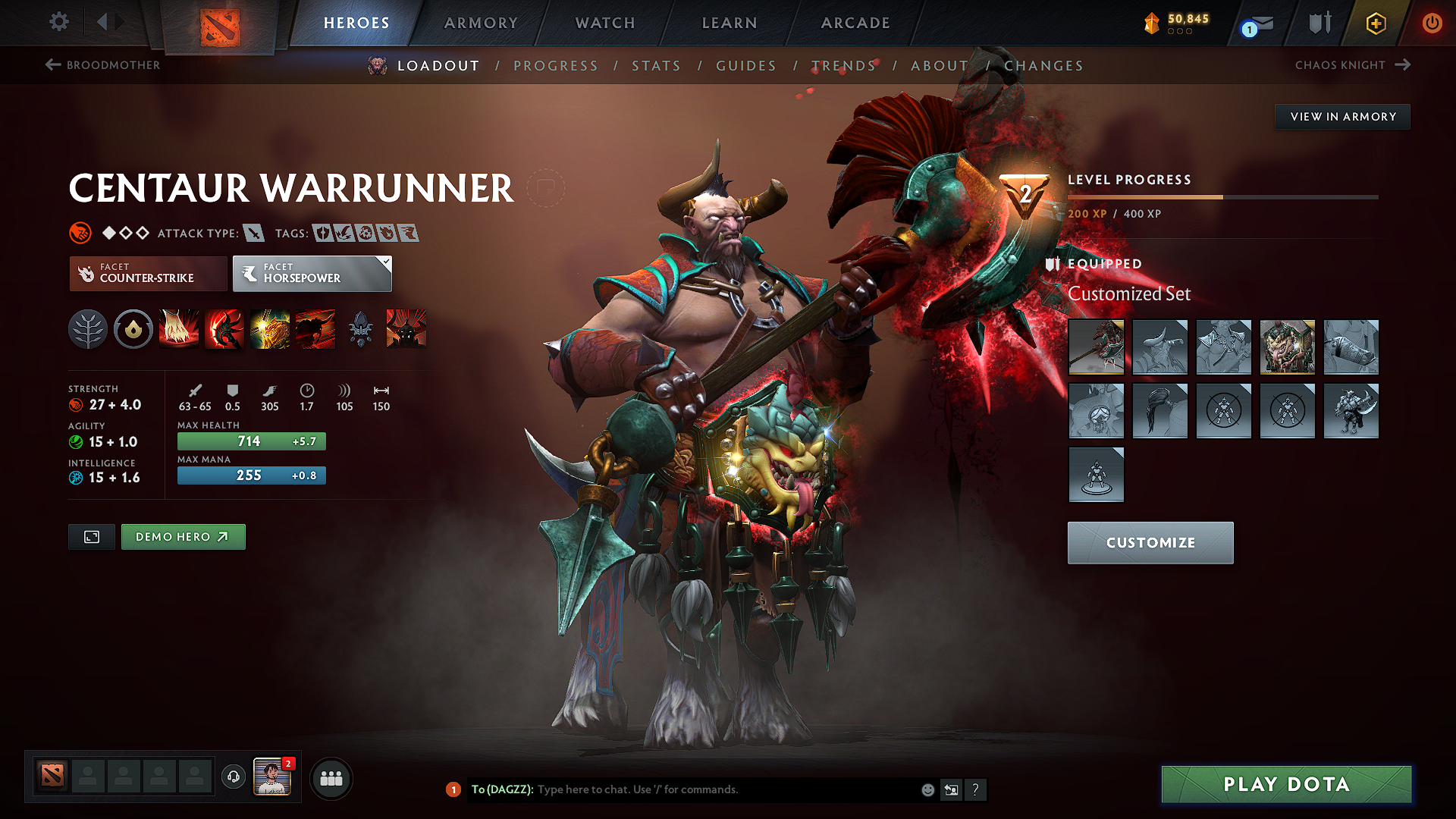Click the friends list icon near the chat
Viewport: 1456px width, 819px height.
click(x=331, y=778)
